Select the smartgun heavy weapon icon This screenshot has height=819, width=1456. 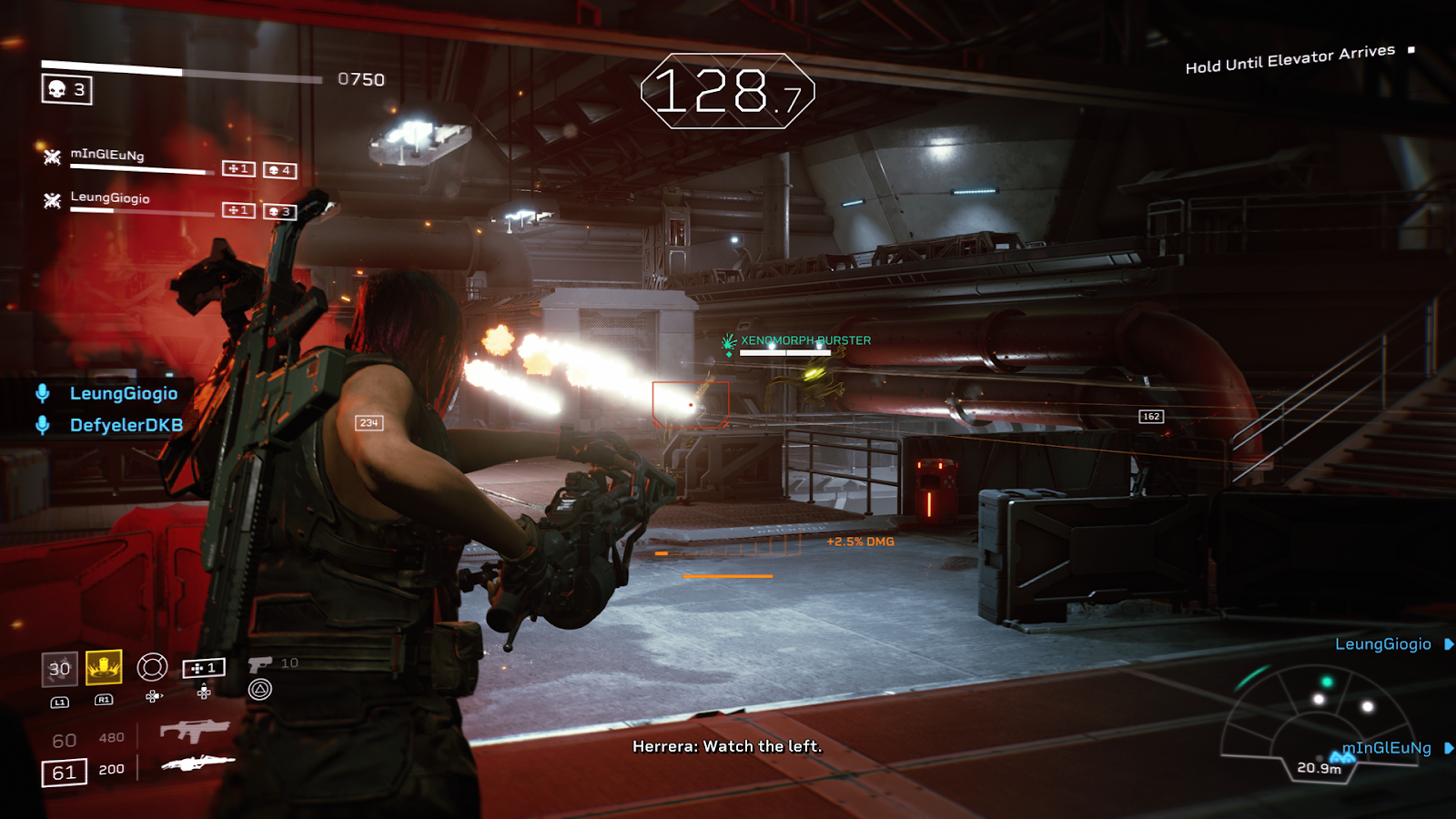tap(197, 763)
